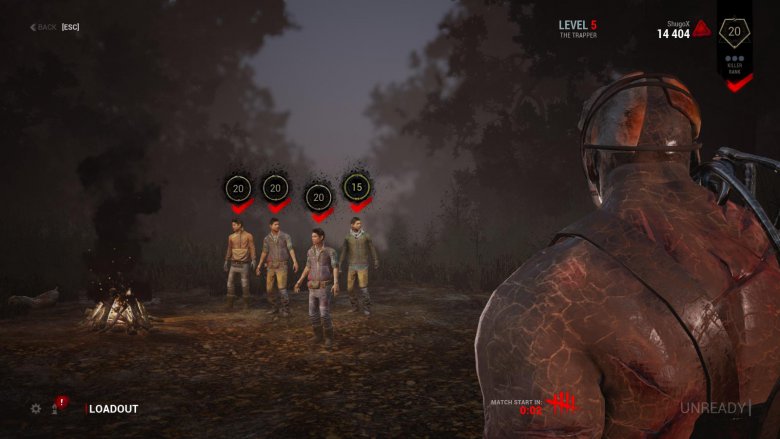
Task: Click the Unready button
Action: 714,407
